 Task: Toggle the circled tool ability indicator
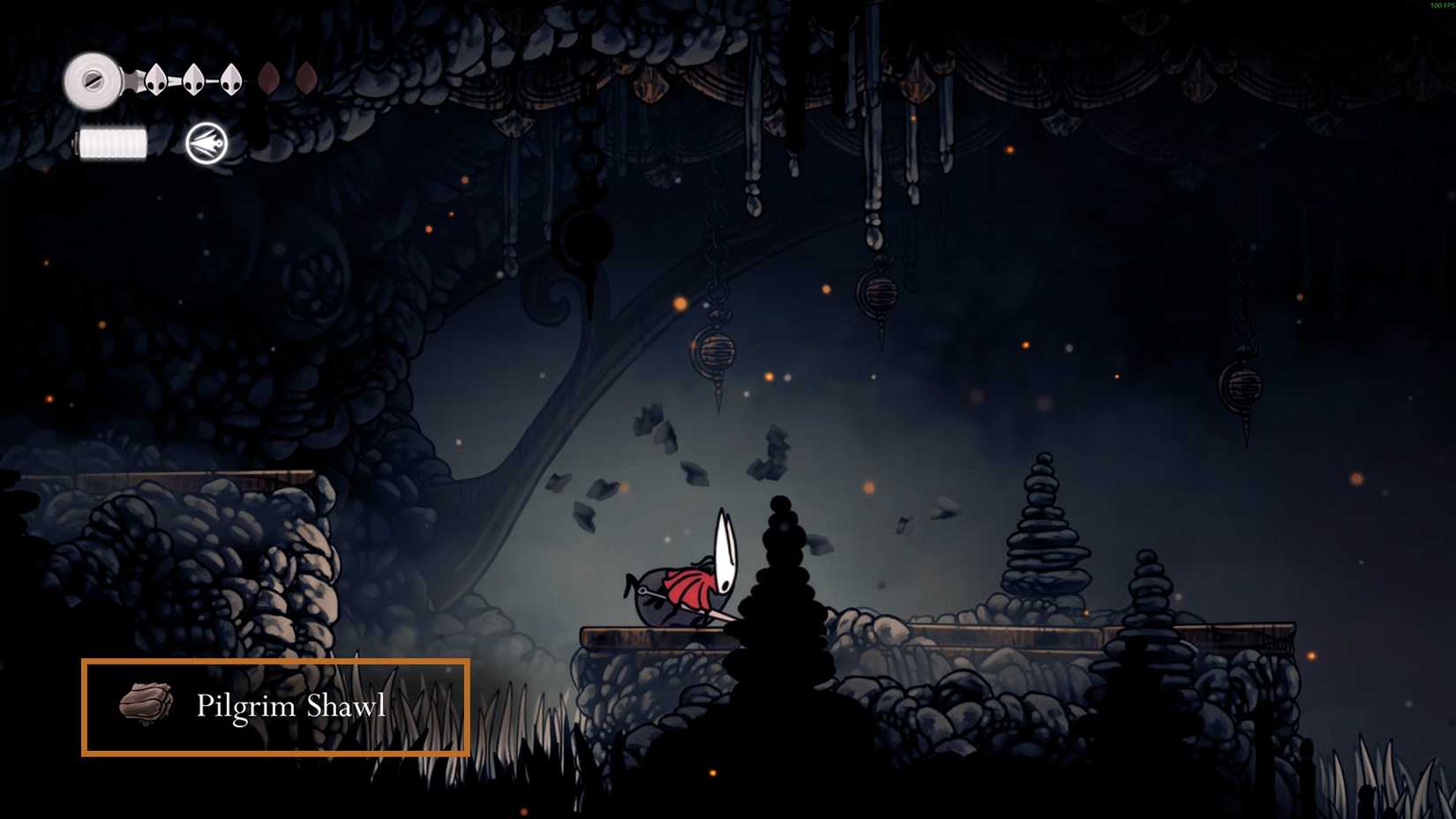(x=204, y=143)
